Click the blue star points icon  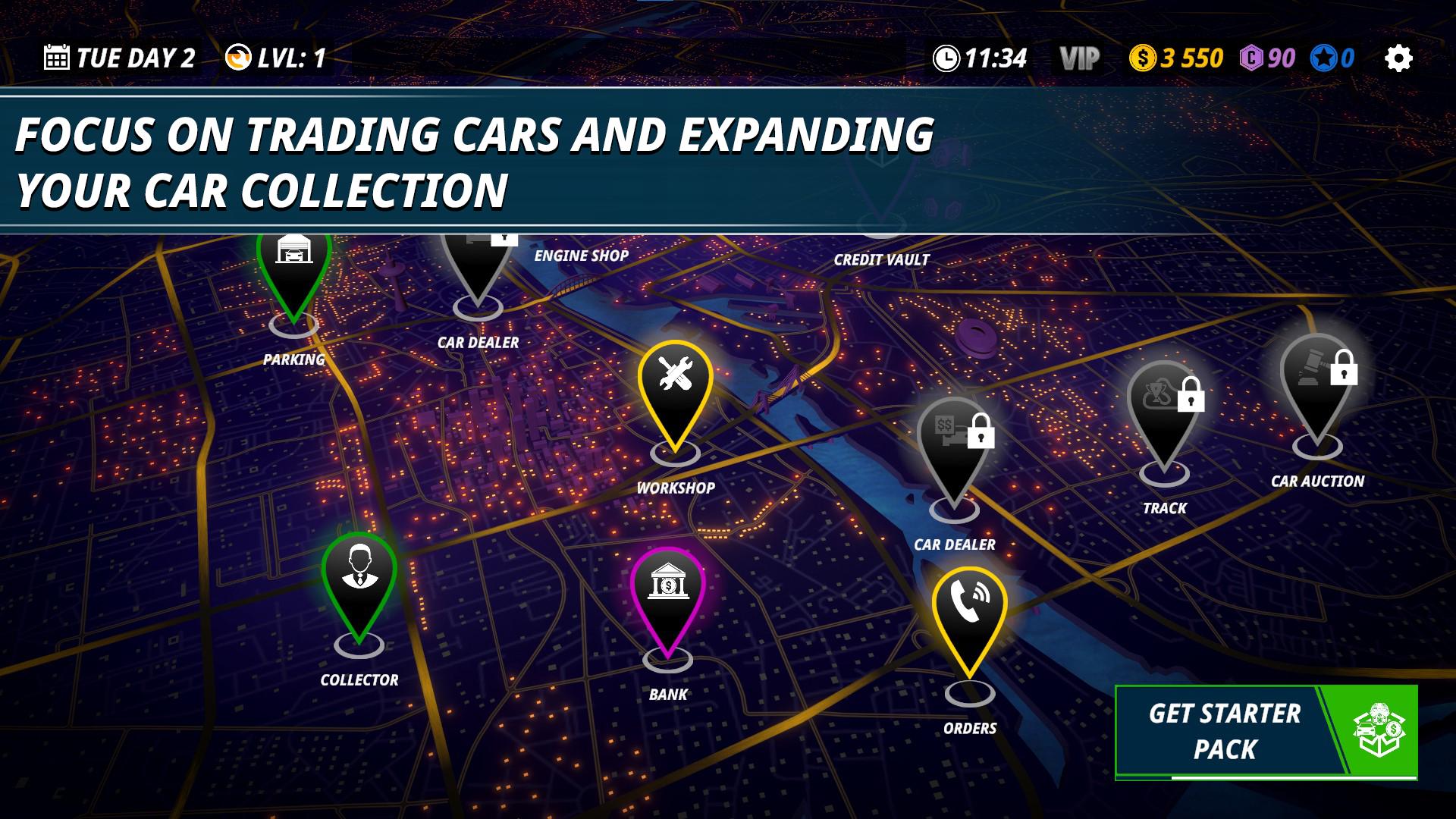coord(1323,58)
